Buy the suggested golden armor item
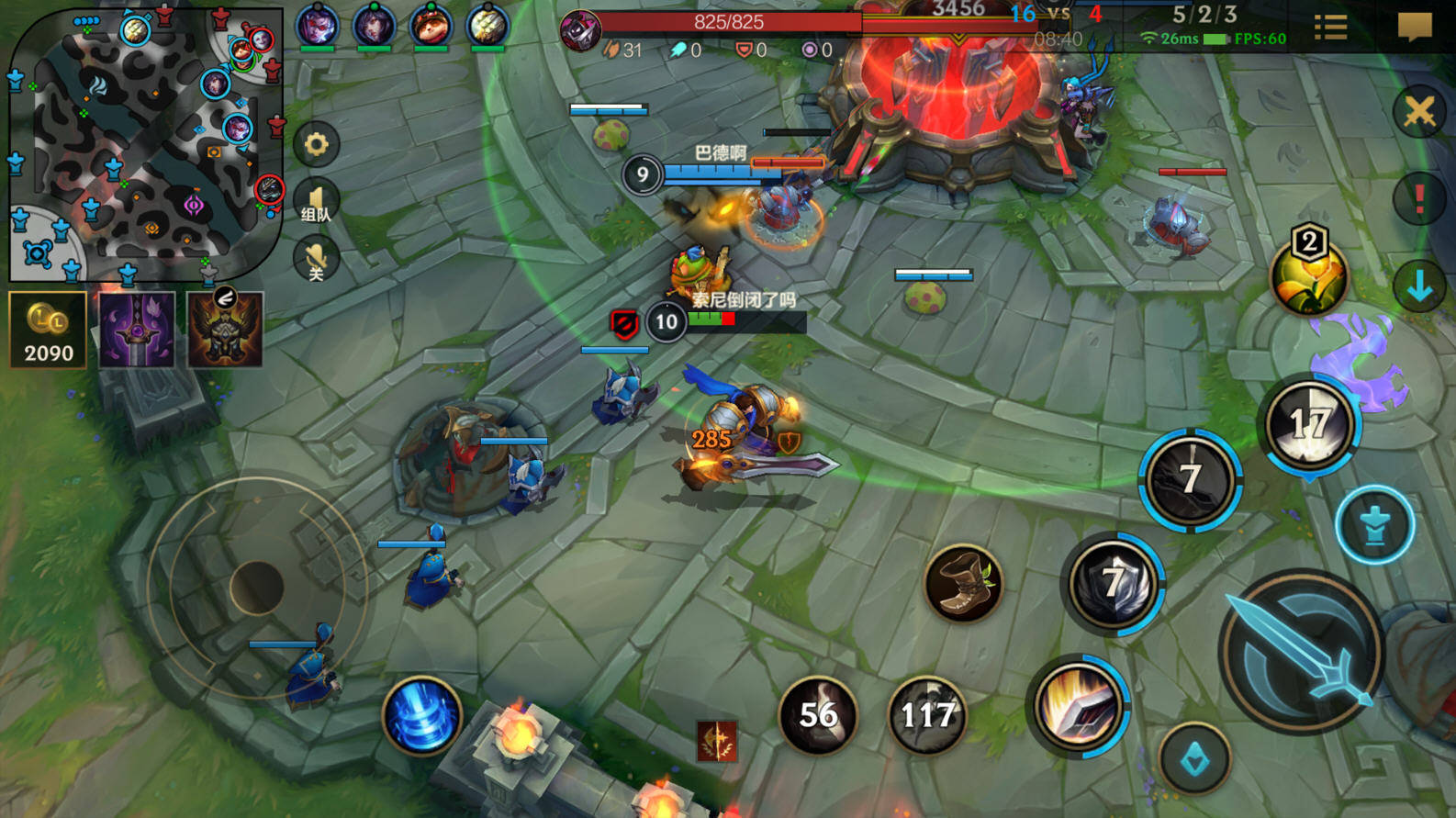 coord(225,331)
